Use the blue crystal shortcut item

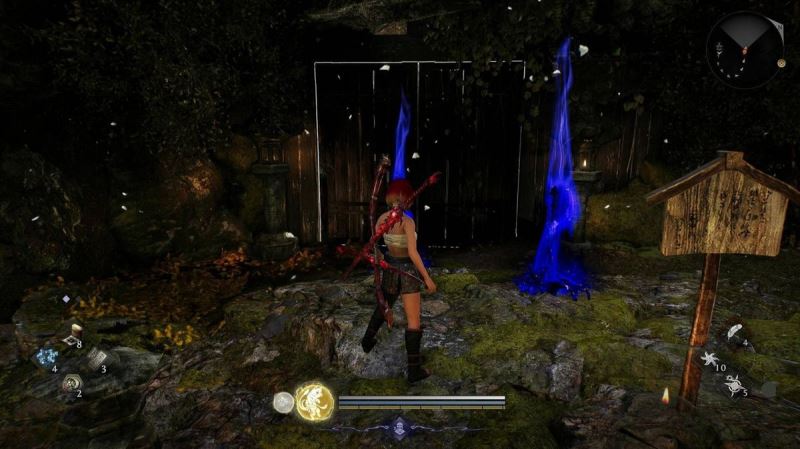[46, 356]
